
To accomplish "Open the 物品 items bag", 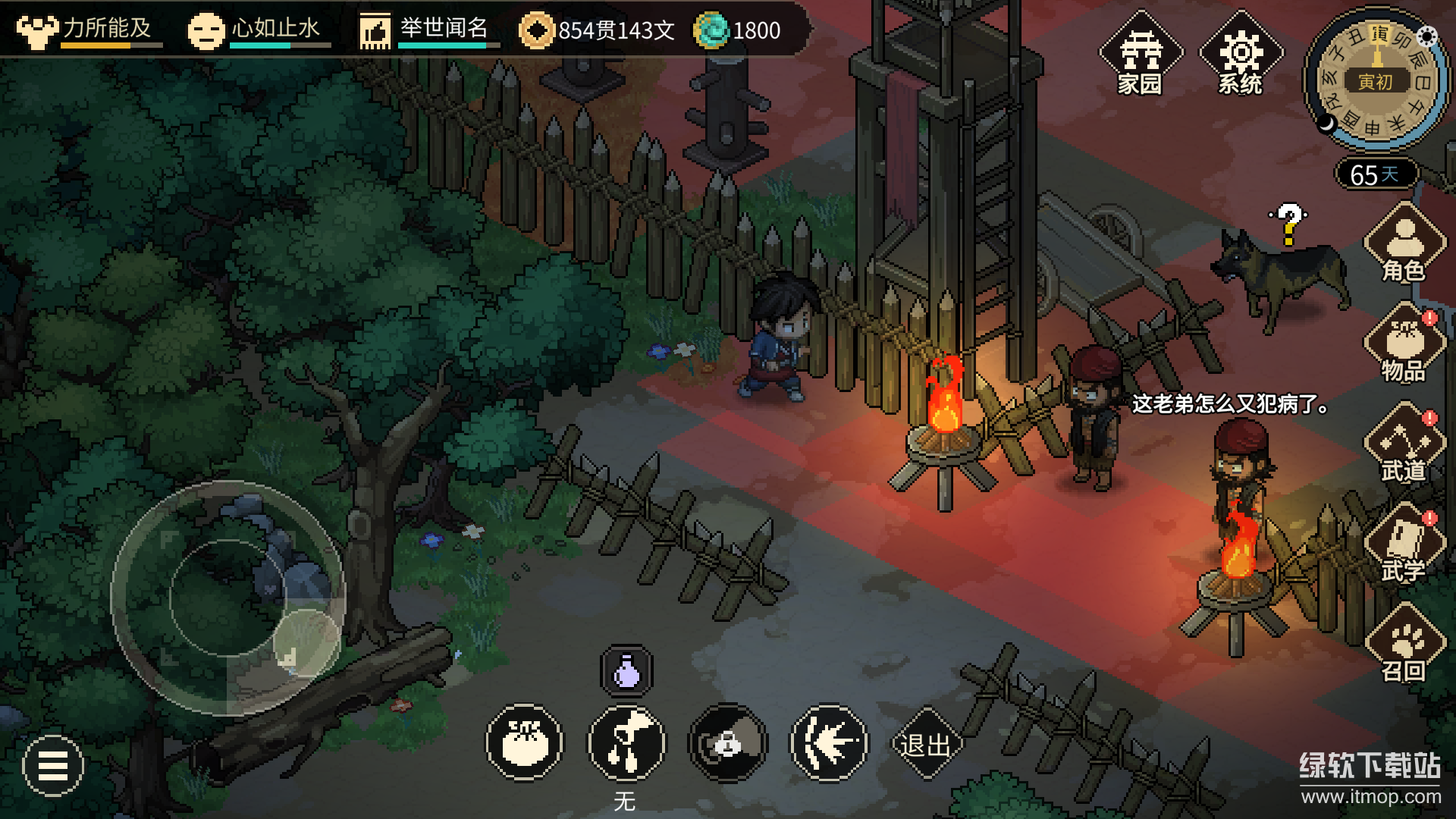I will [x=1404, y=345].
